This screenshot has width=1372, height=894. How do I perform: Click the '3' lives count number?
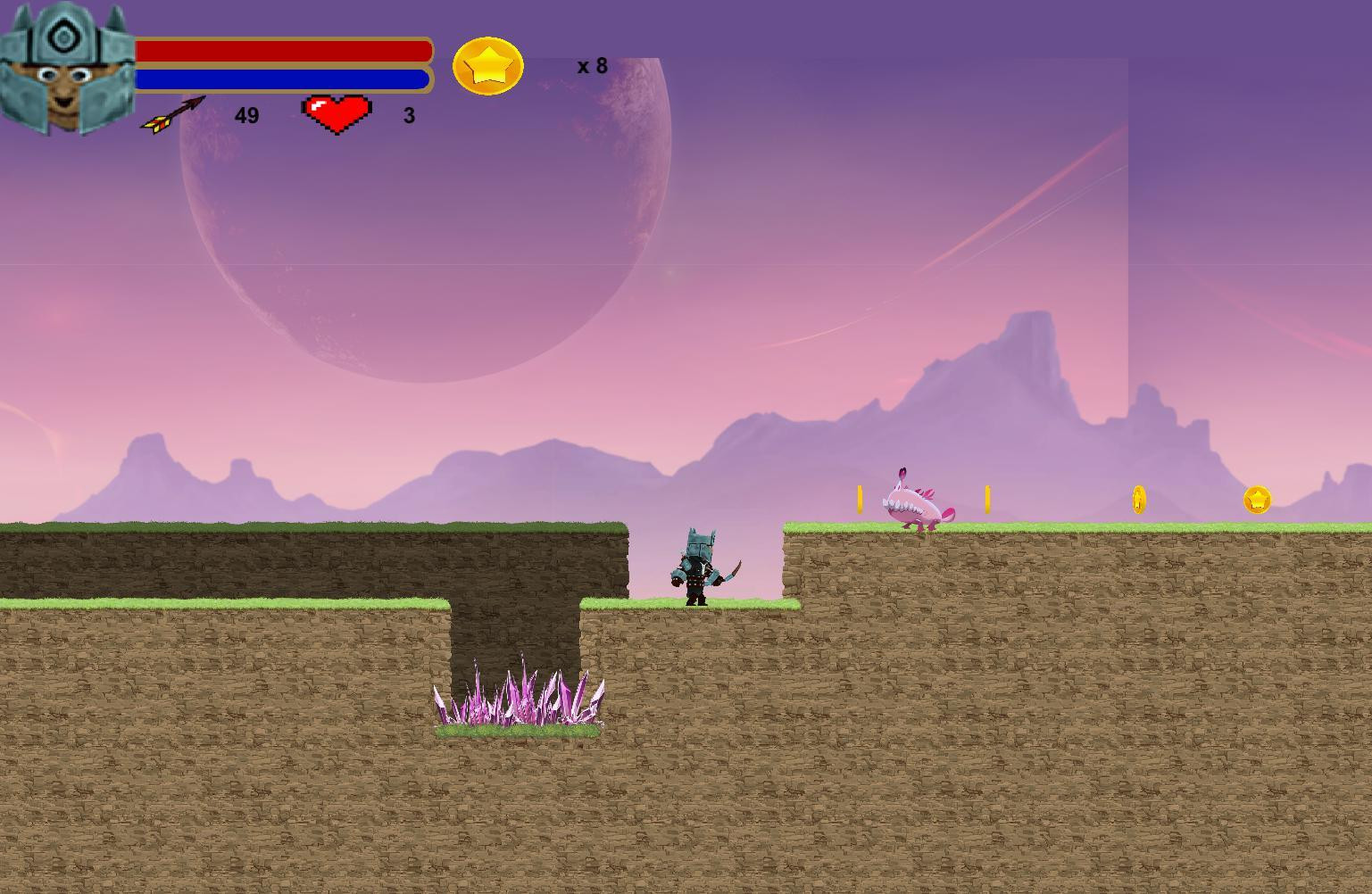pos(409,115)
